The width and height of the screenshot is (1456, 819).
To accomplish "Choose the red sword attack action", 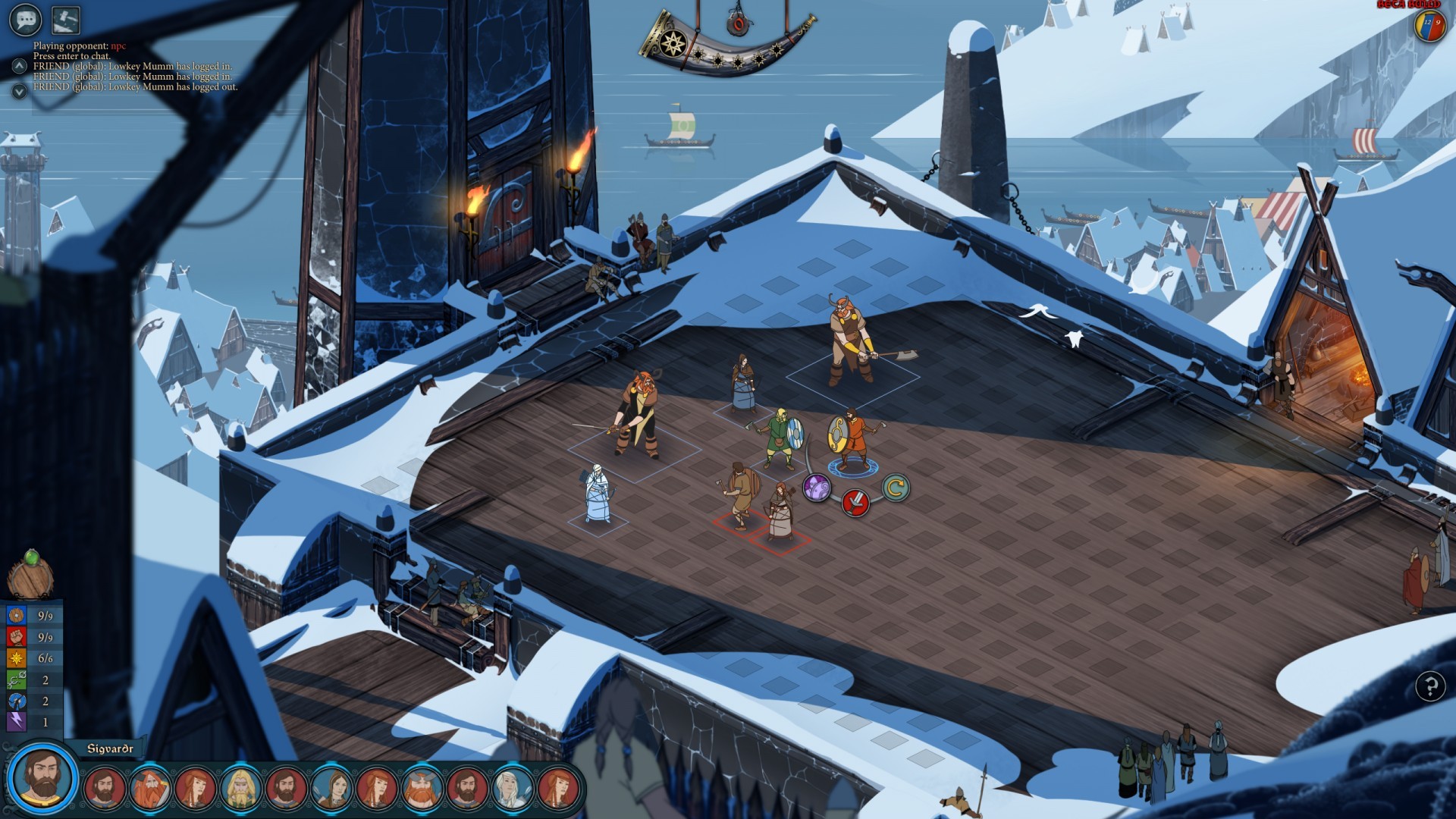I will (x=855, y=501).
